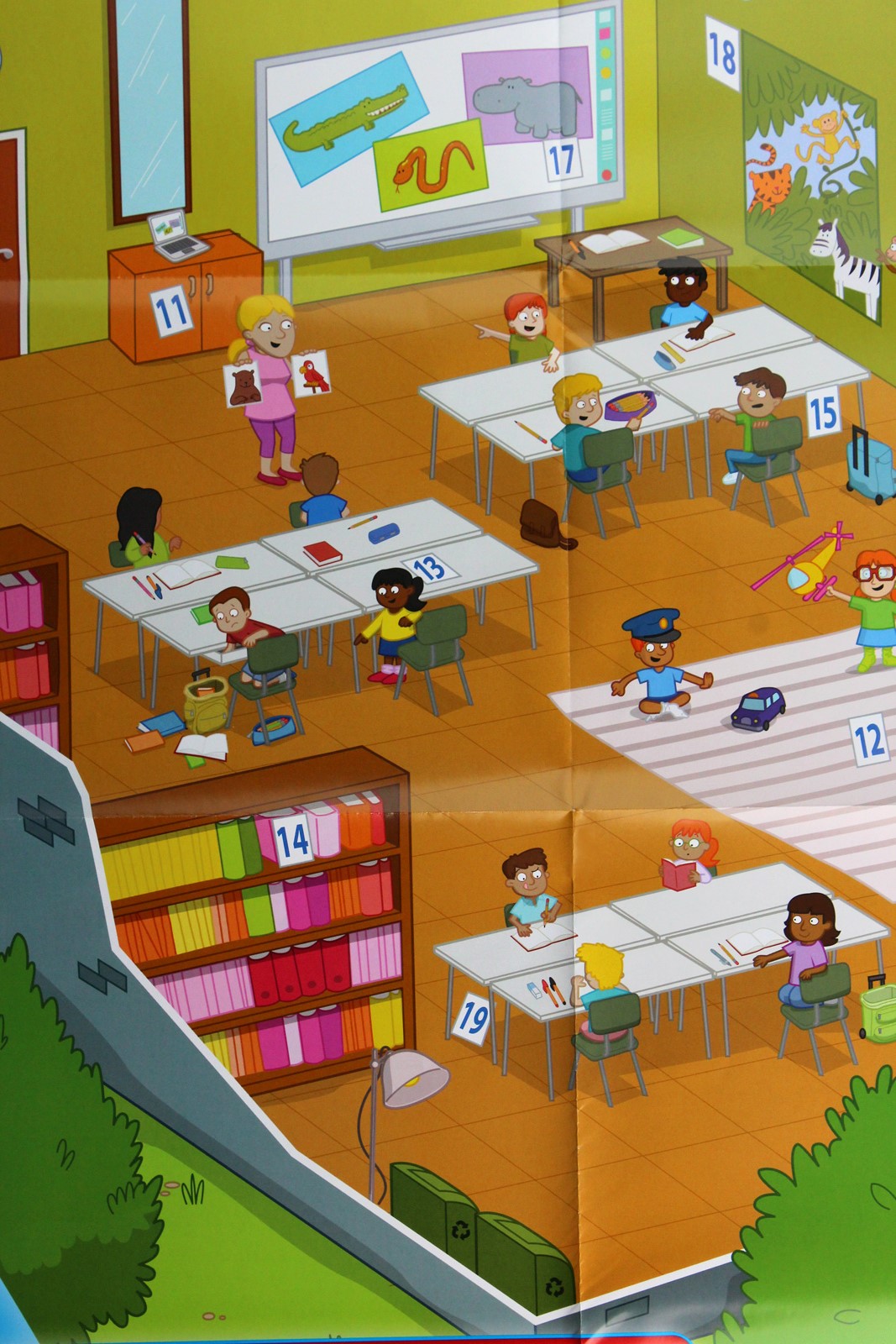Click the number 15 marker
This screenshot has width=896, height=1344.
tap(822, 412)
